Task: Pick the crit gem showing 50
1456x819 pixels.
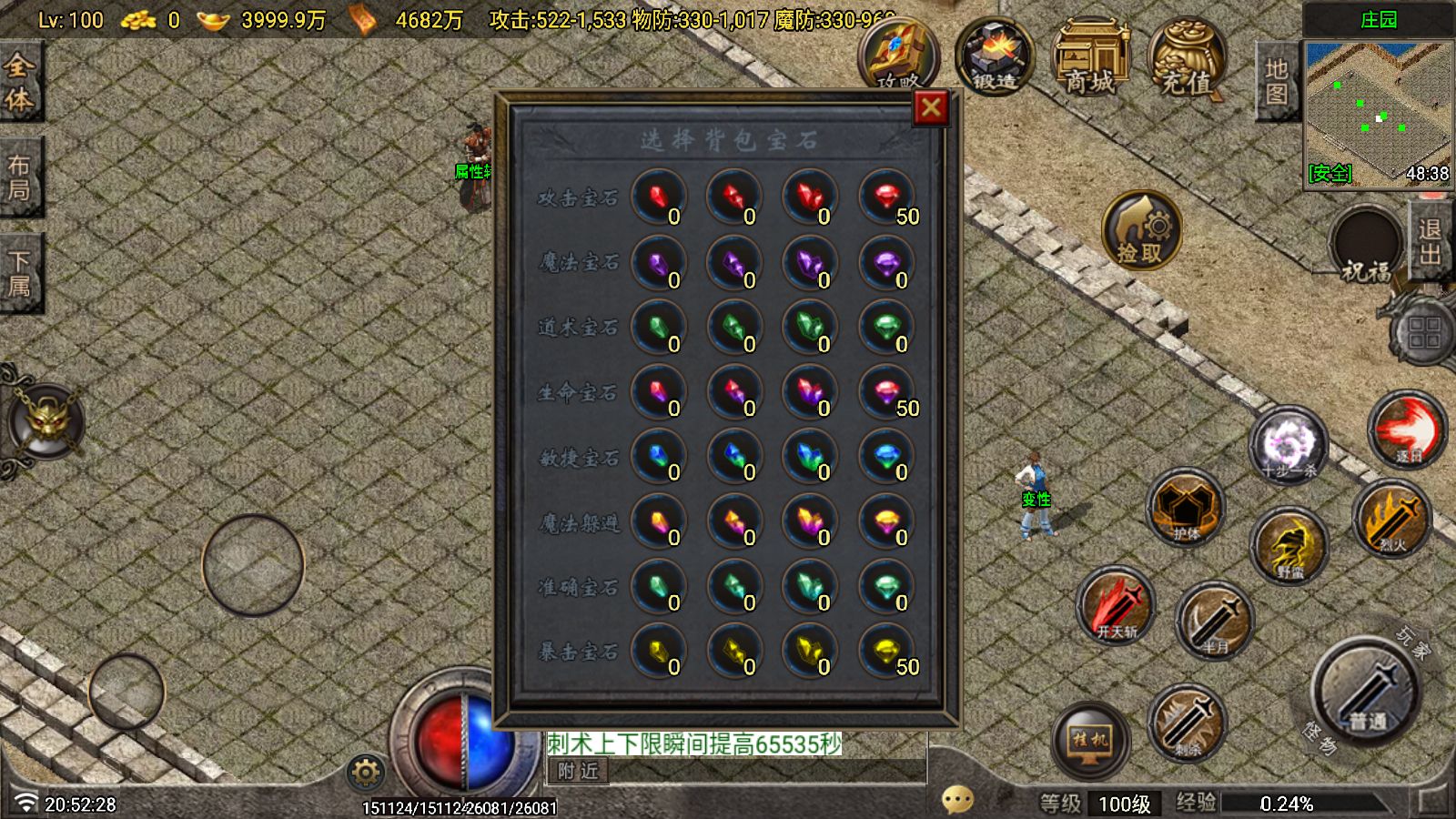Action: click(x=886, y=651)
